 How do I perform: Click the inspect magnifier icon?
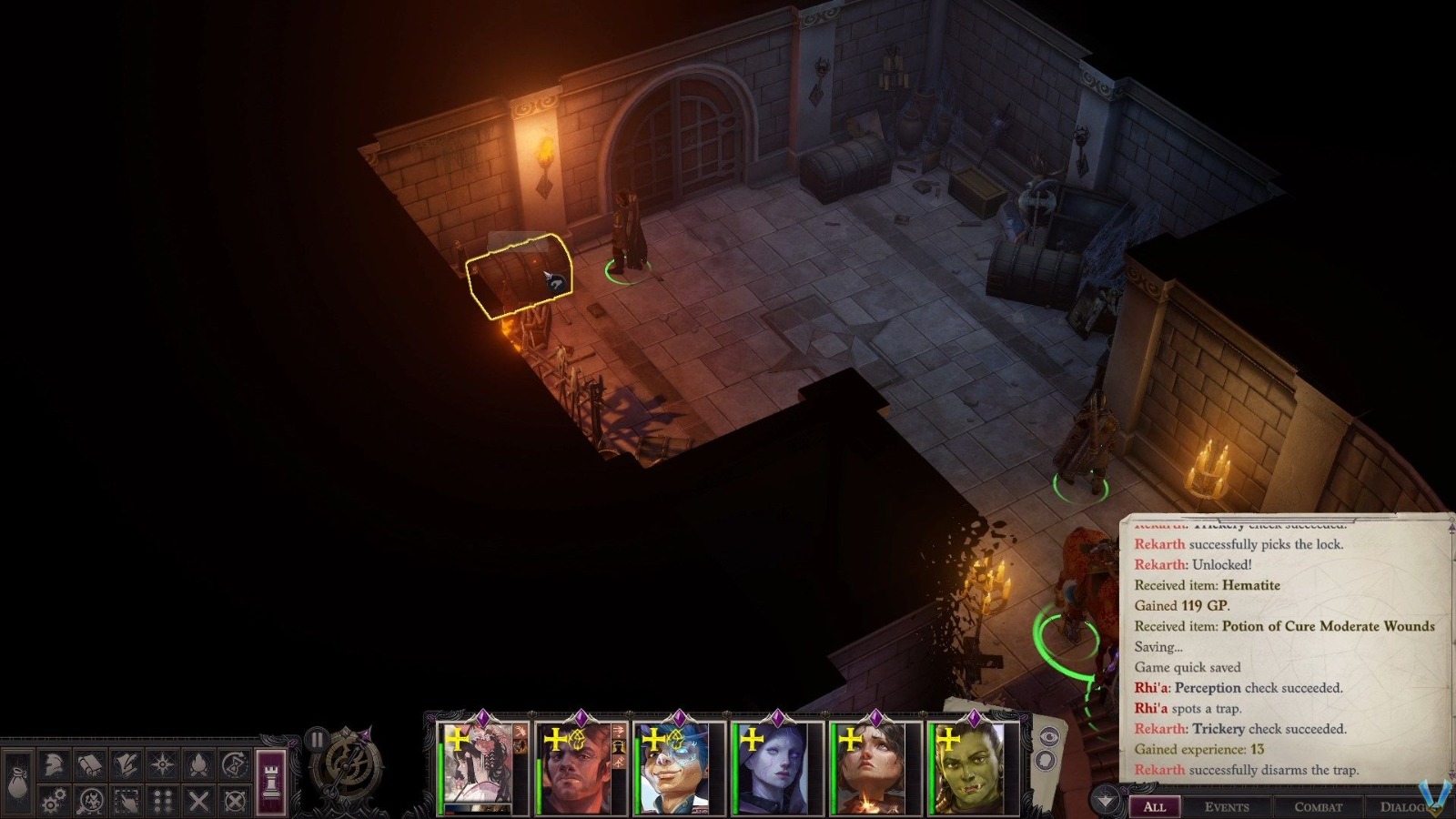89,801
